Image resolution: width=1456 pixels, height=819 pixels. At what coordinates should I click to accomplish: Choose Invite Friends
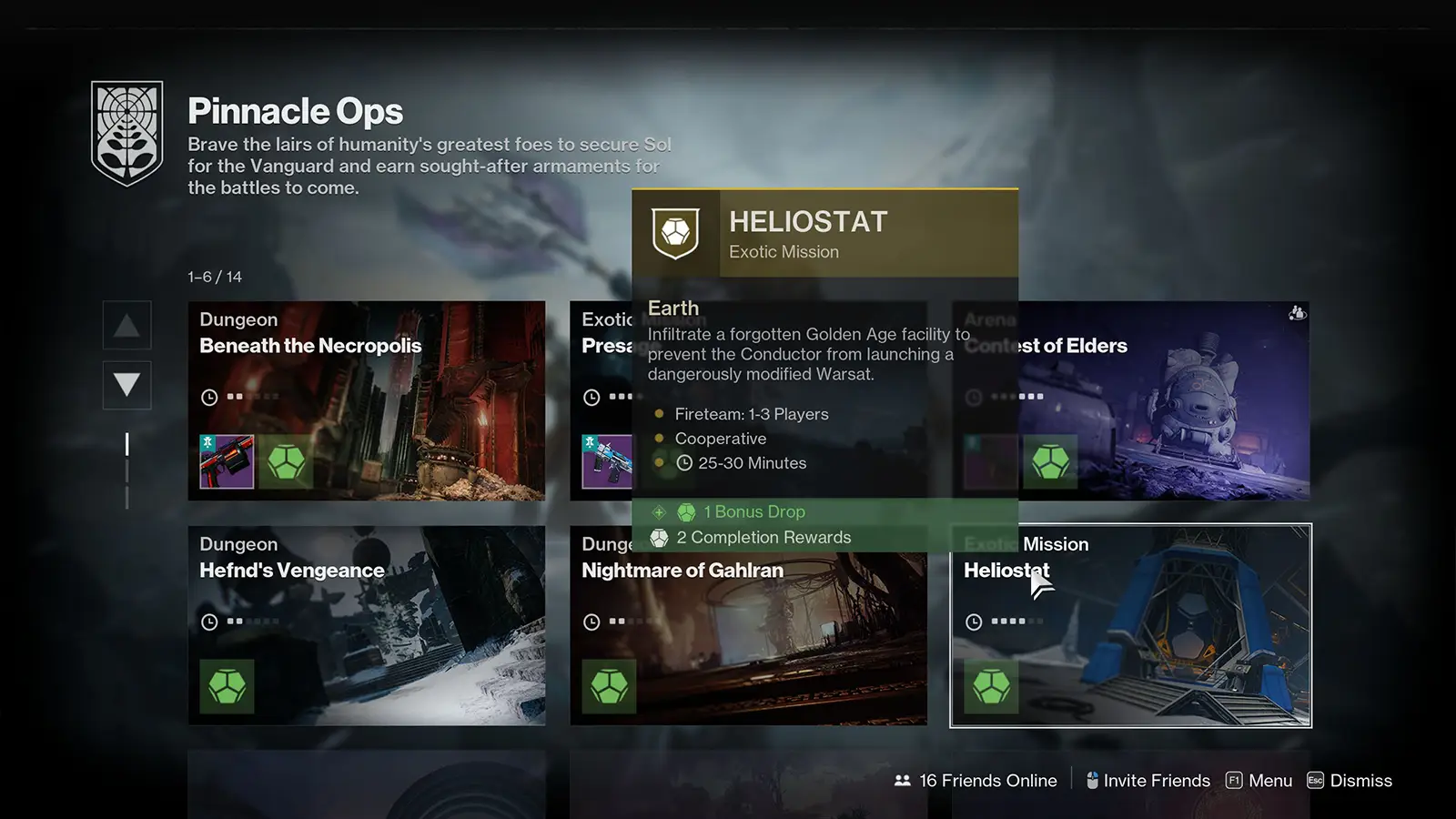coord(1148,781)
